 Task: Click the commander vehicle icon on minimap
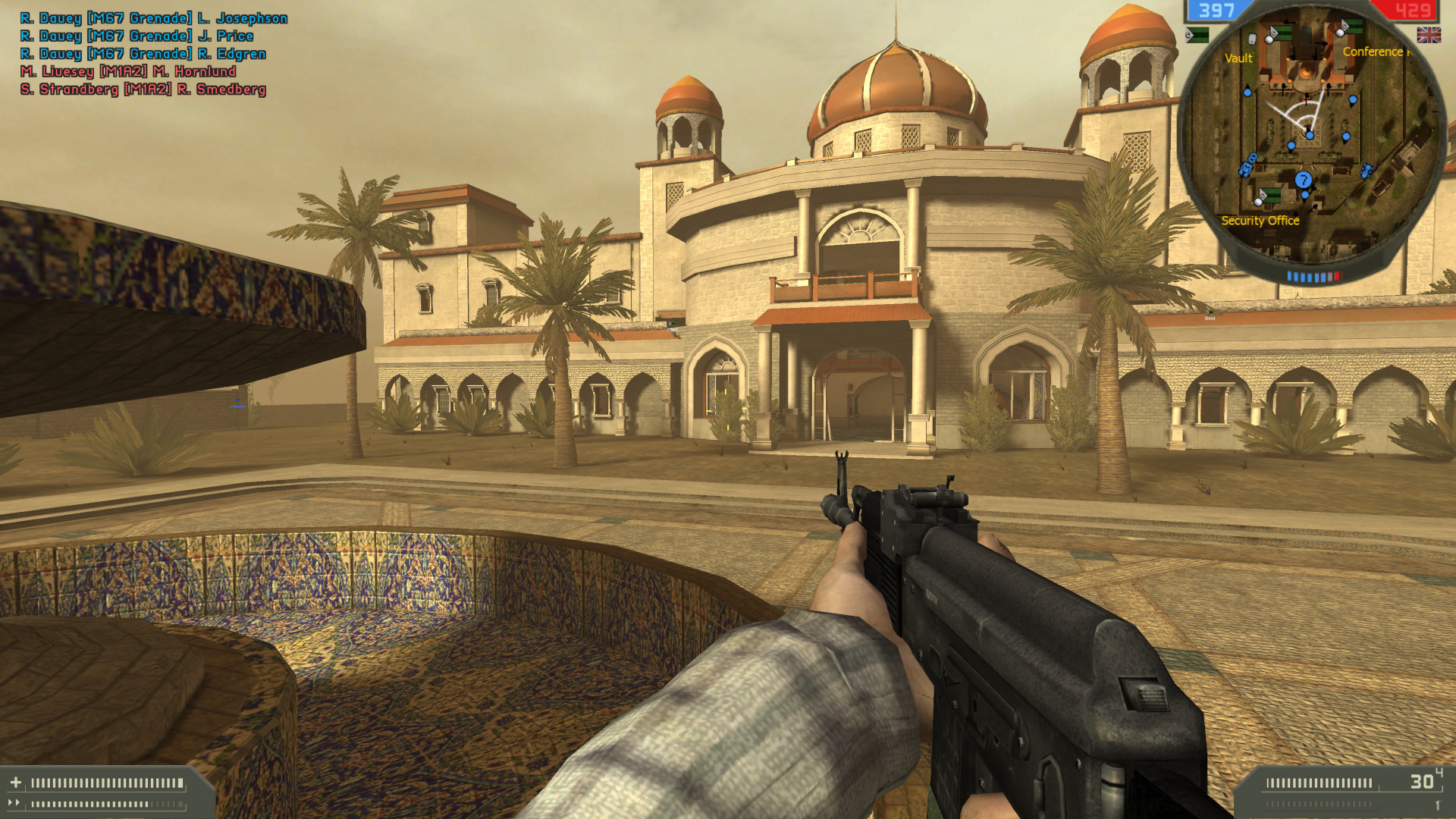tap(1366, 171)
